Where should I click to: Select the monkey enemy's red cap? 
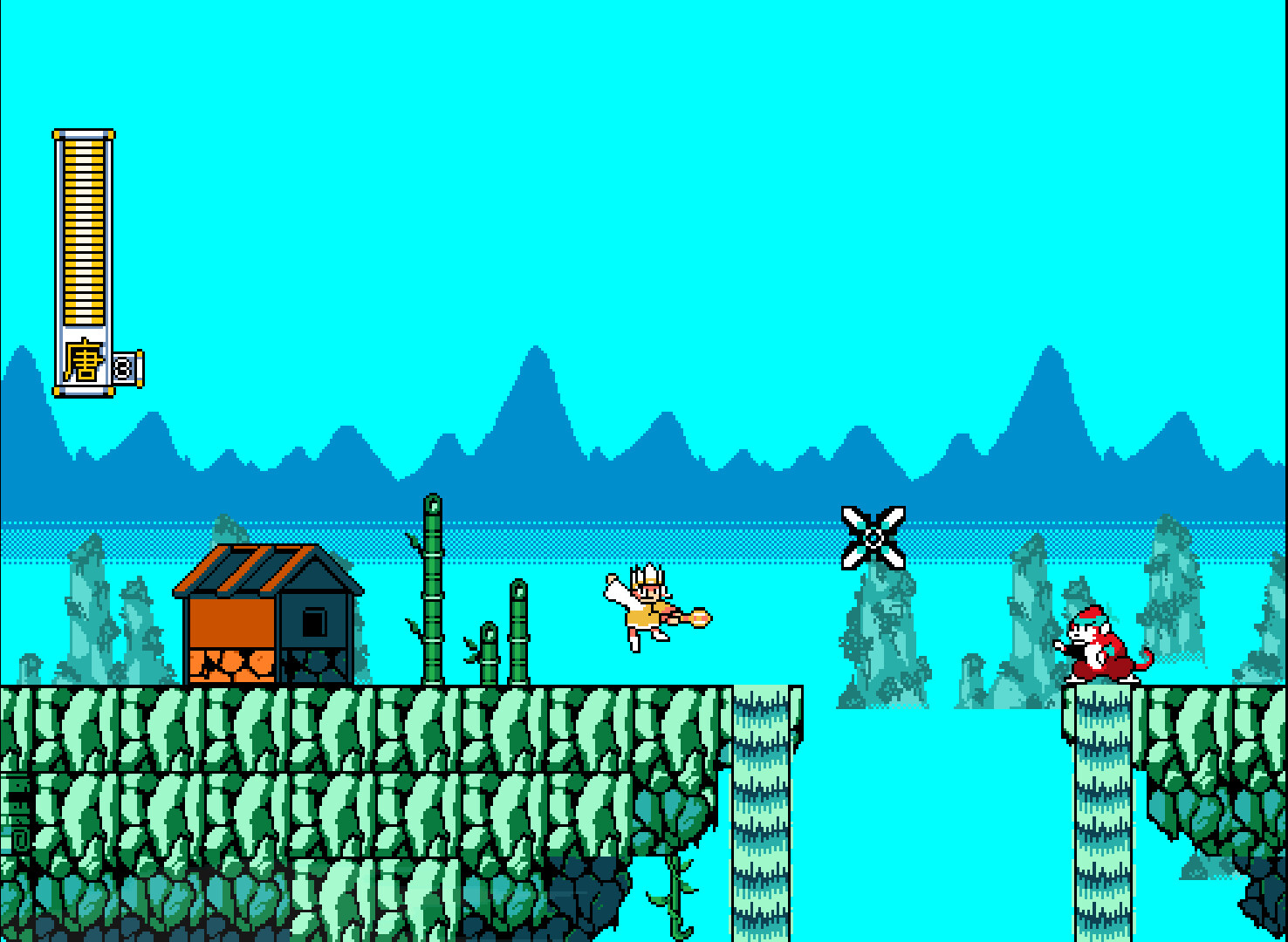coord(1090,614)
